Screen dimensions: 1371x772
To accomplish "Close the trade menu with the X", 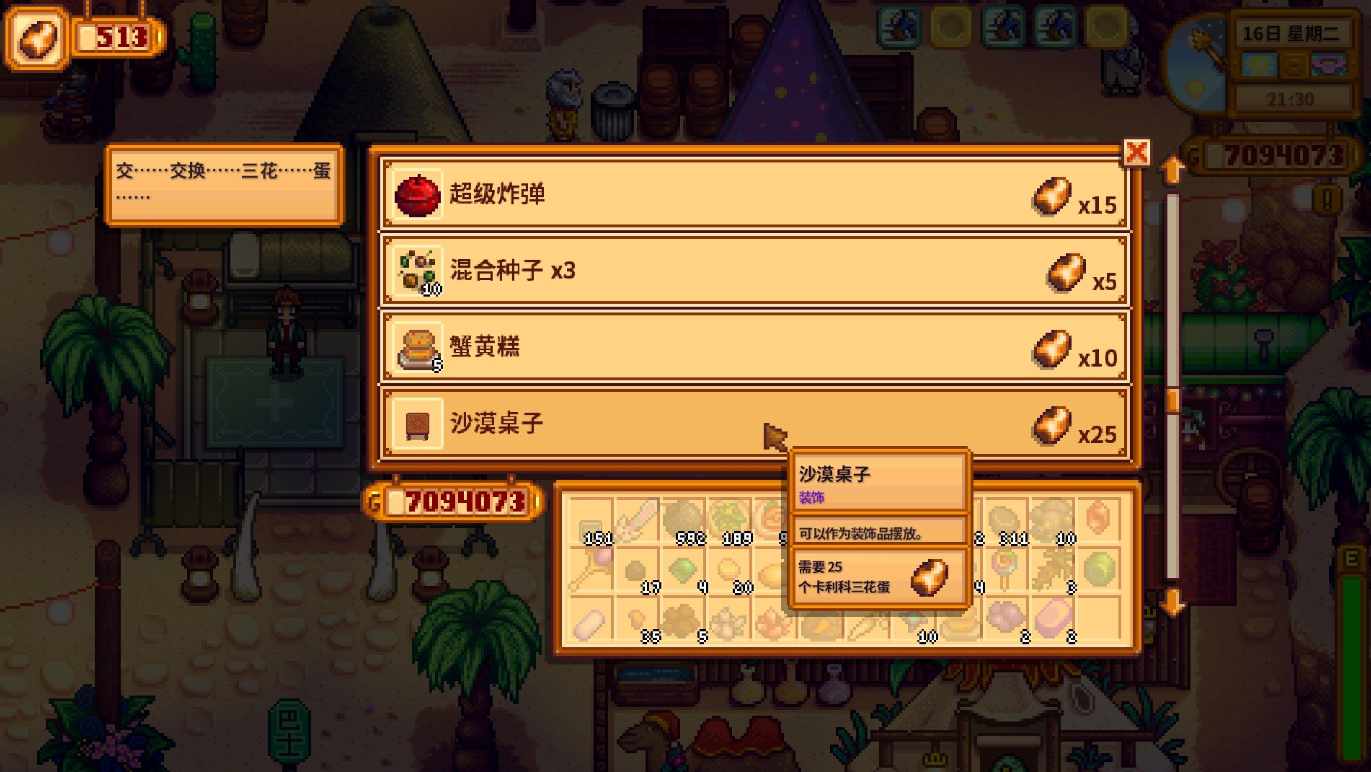I will point(1137,153).
